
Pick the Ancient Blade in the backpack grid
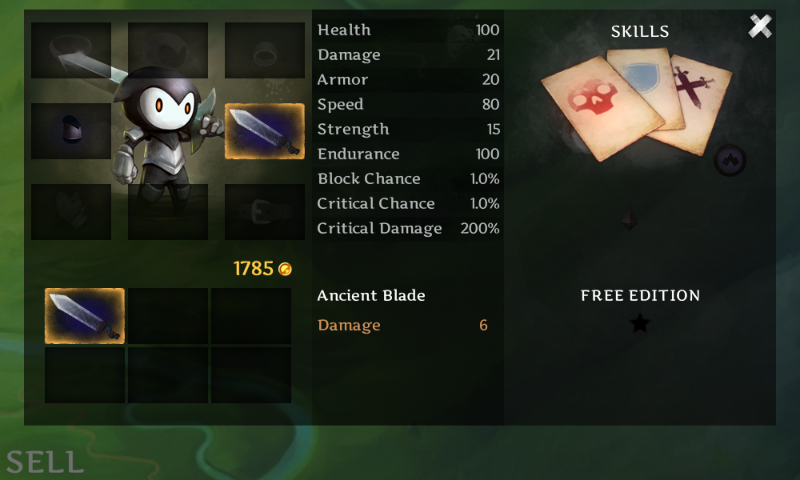point(85,316)
